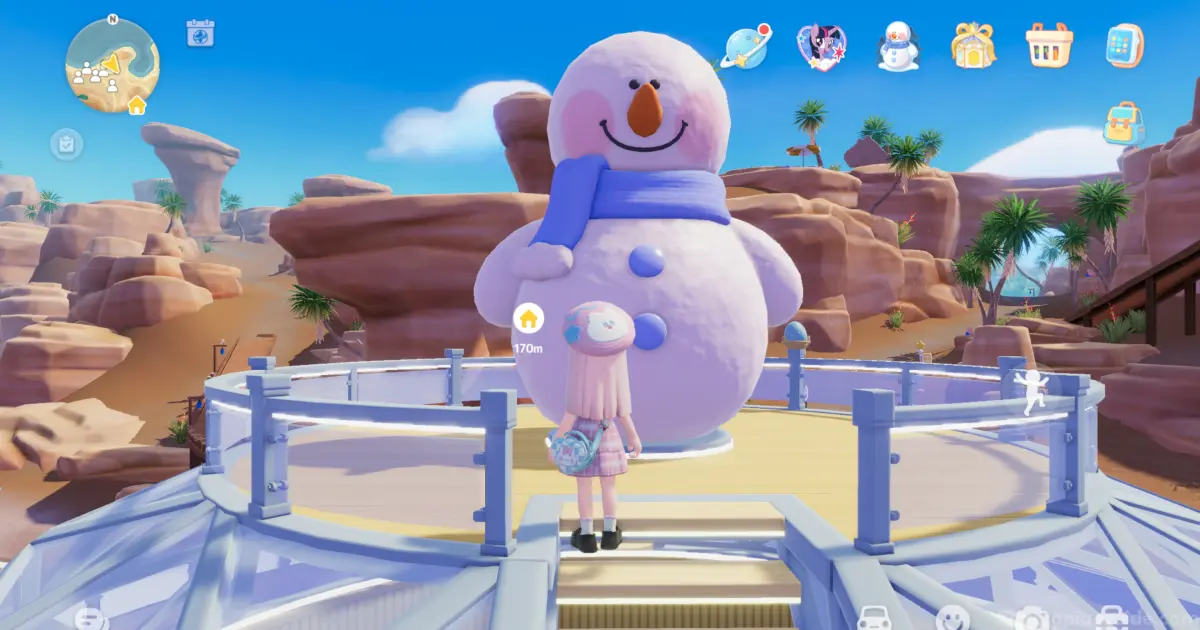
Task: Open the clipboard checklist tasks
Action: tap(66, 145)
